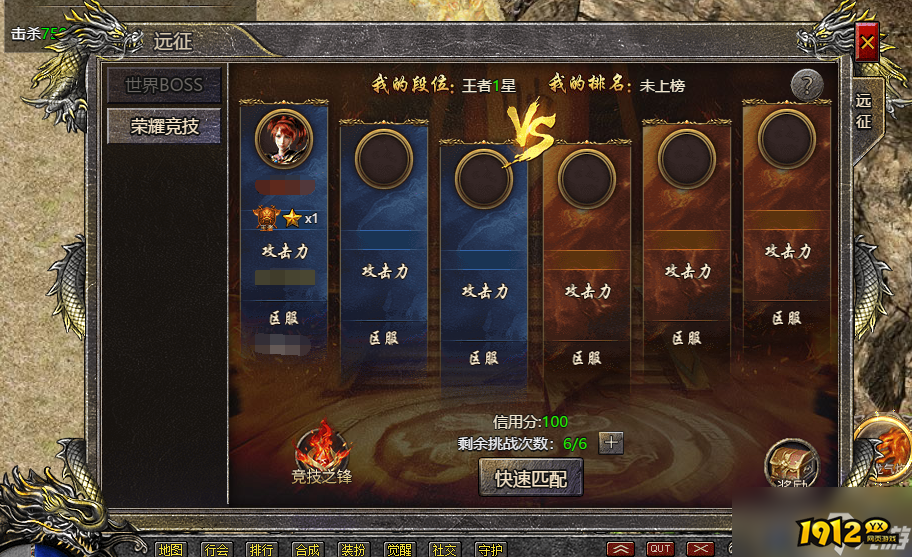Screen dimensions: 912x557
Task: Close the 远征 expedition window
Action: (867, 43)
